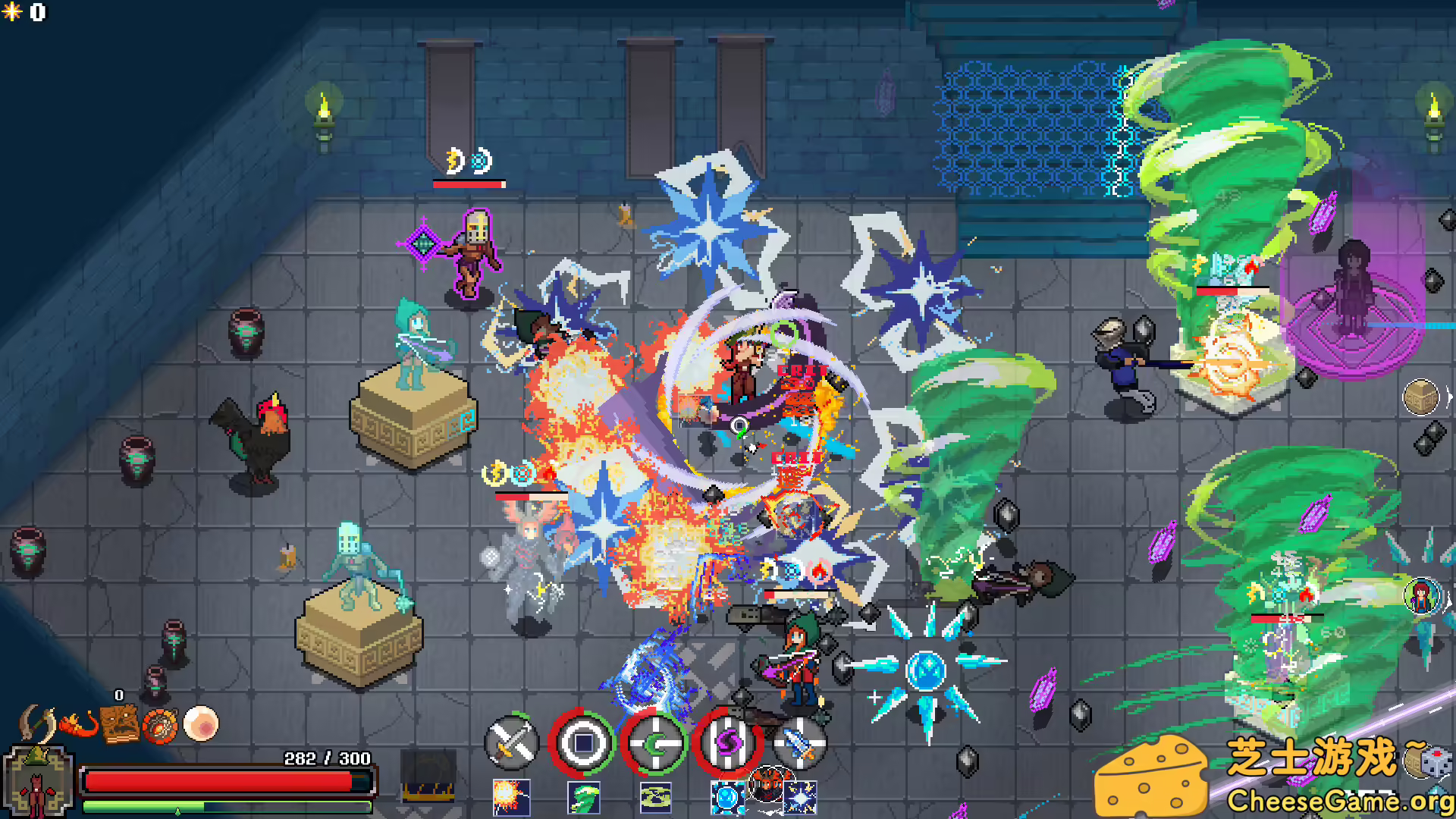This screenshot has width=1456, height=819.
Task: Select the pearl orb item icon
Action: (x=199, y=723)
